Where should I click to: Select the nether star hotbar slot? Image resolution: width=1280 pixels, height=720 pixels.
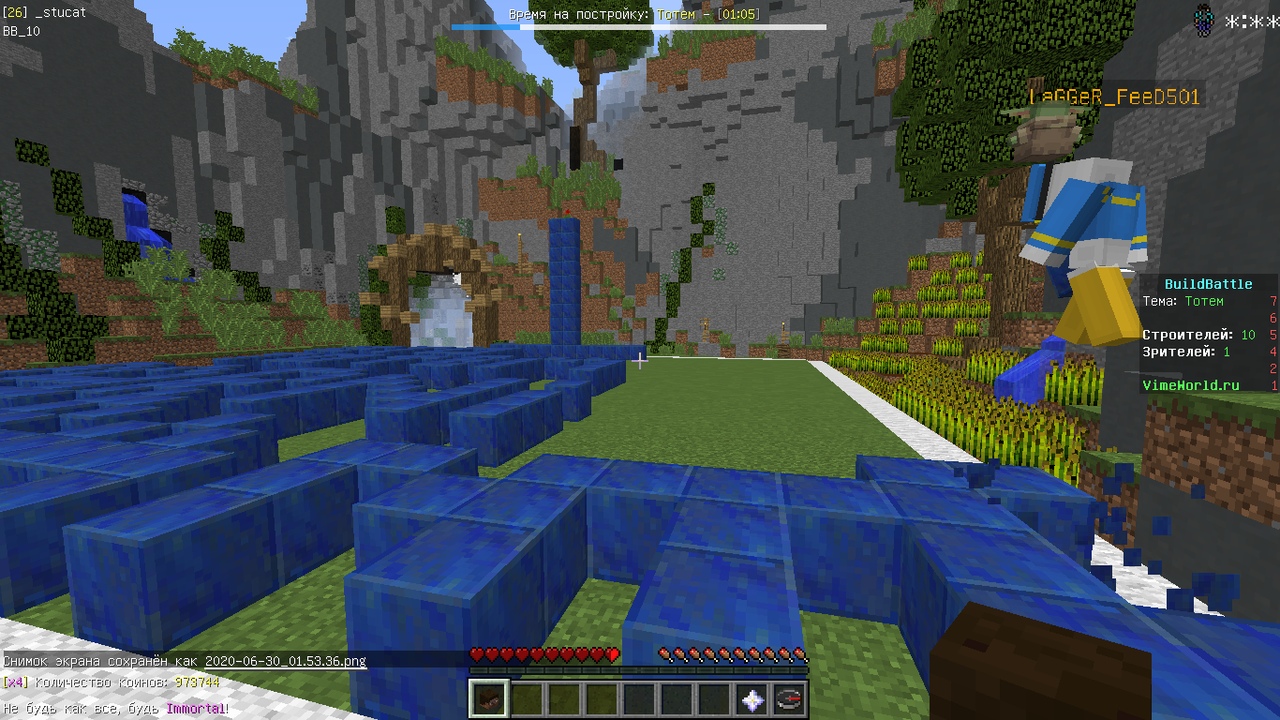752,699
